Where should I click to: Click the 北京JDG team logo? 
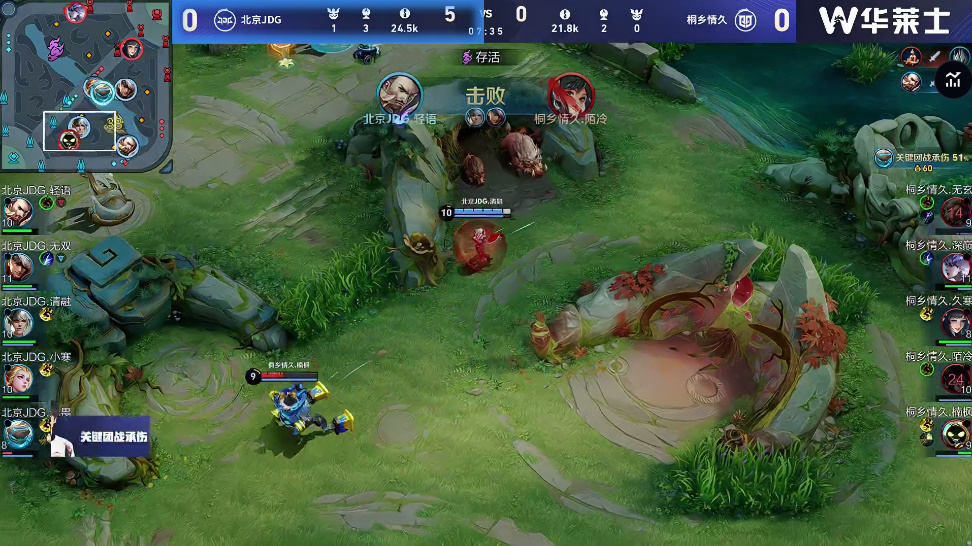coord(225,19)
